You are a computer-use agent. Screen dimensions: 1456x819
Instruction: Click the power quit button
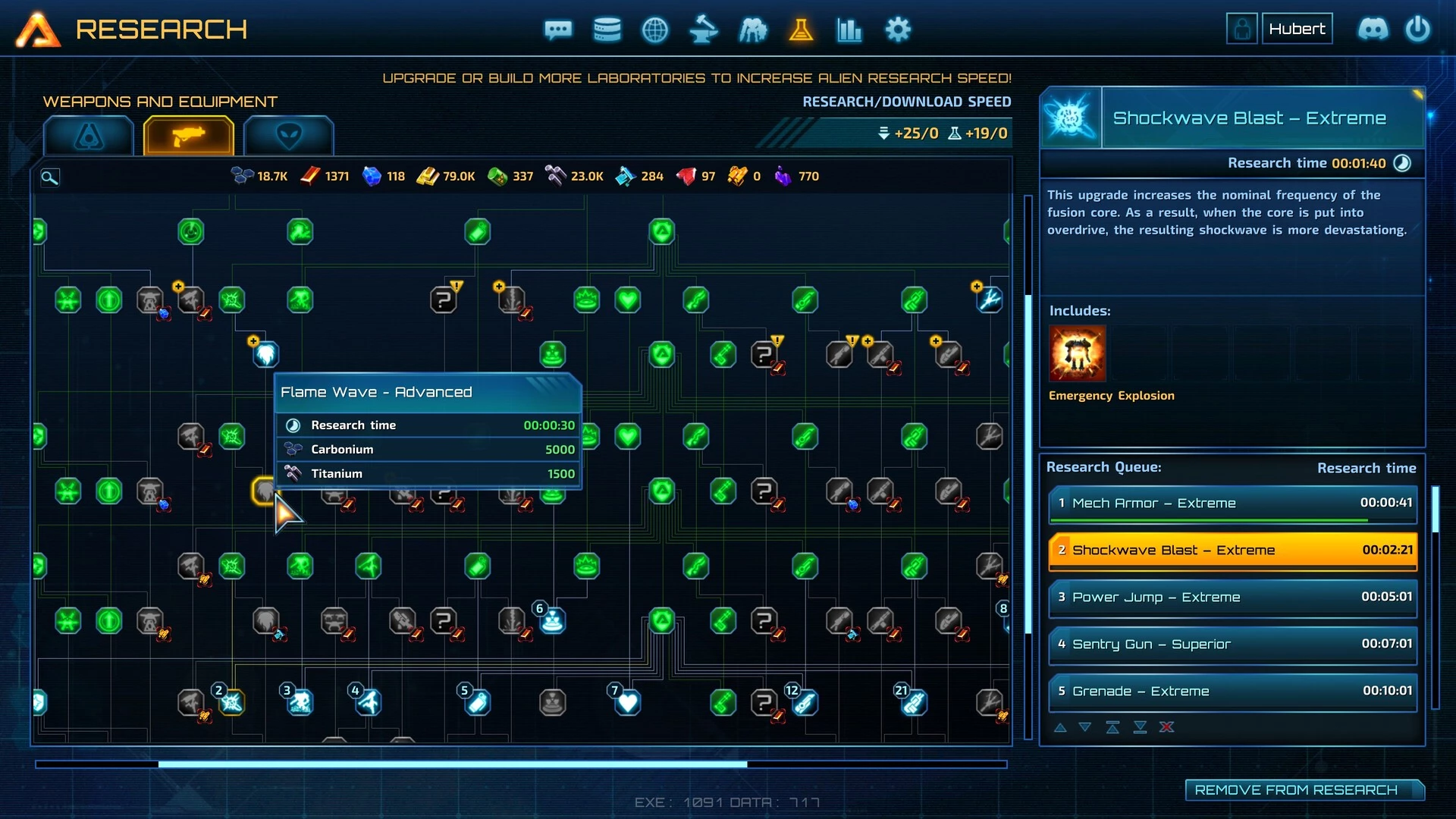pos(1418,30)
